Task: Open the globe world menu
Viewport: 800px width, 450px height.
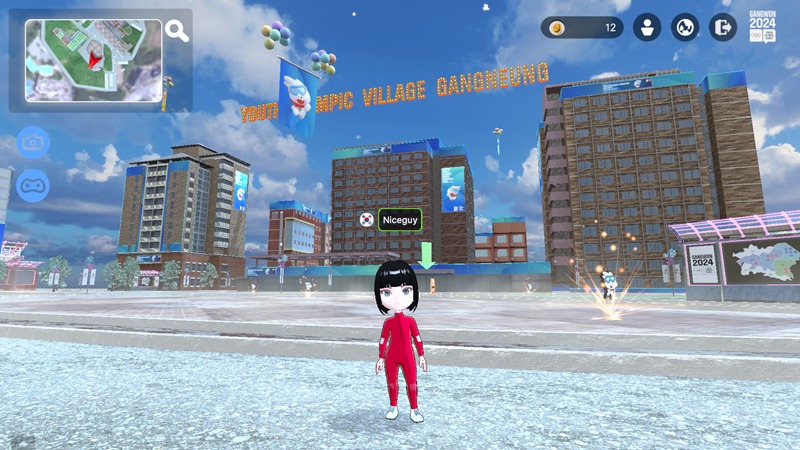Action: [685, 28]
